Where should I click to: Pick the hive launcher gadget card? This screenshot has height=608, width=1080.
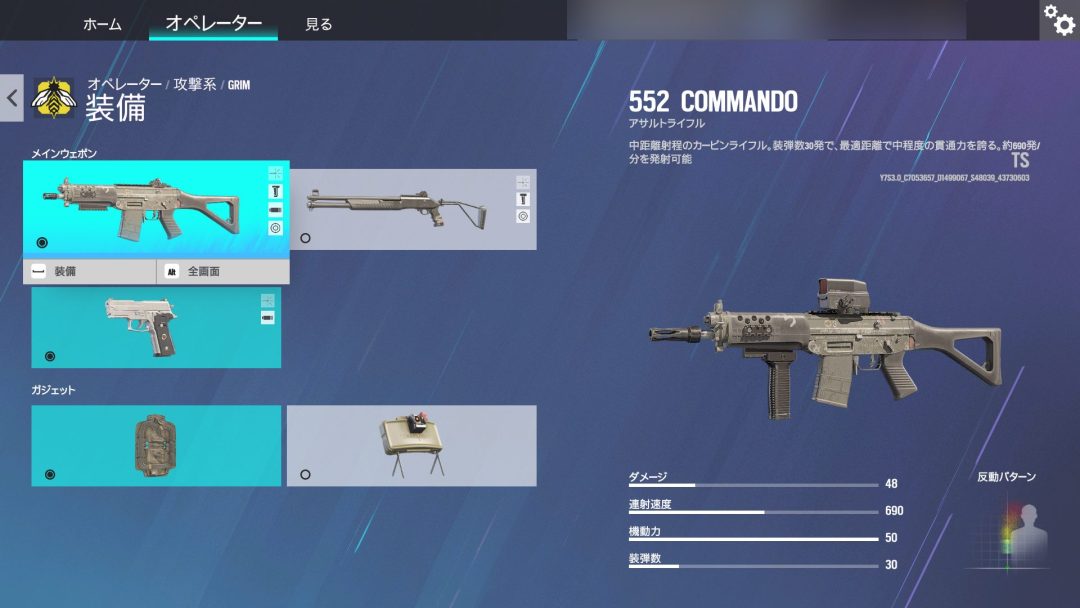coord(156,446)
